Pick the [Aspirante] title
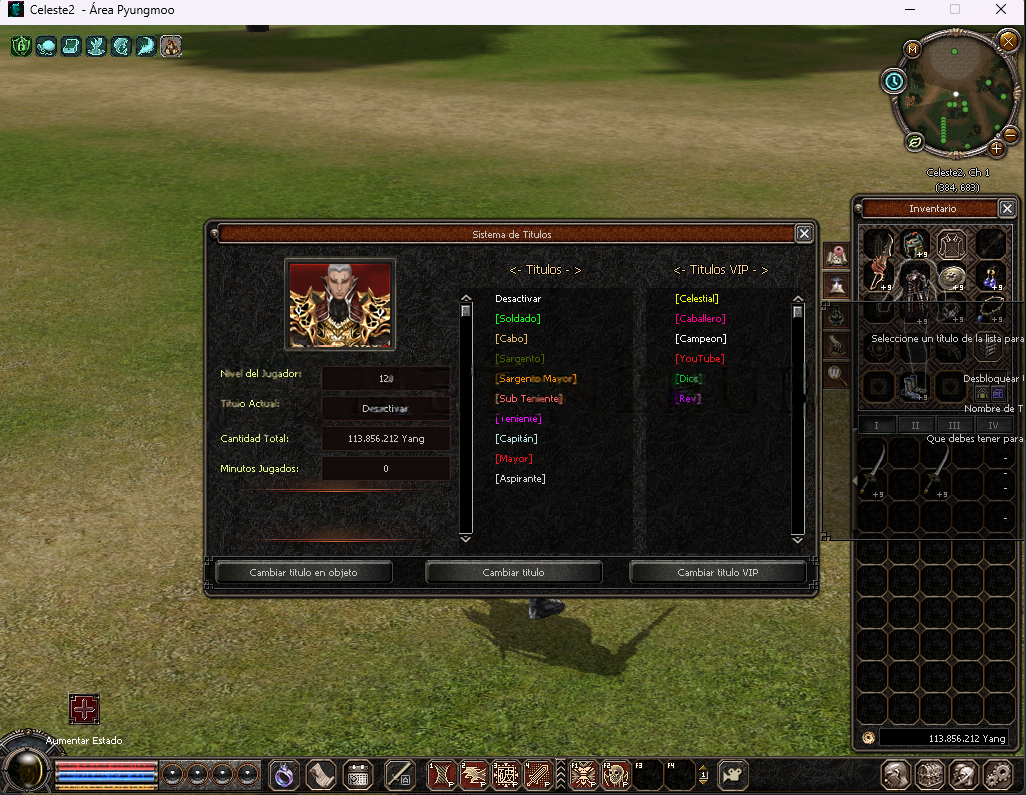Image resolution: width=1026 pixels, height=795 pixels. [x=520, y=479]
